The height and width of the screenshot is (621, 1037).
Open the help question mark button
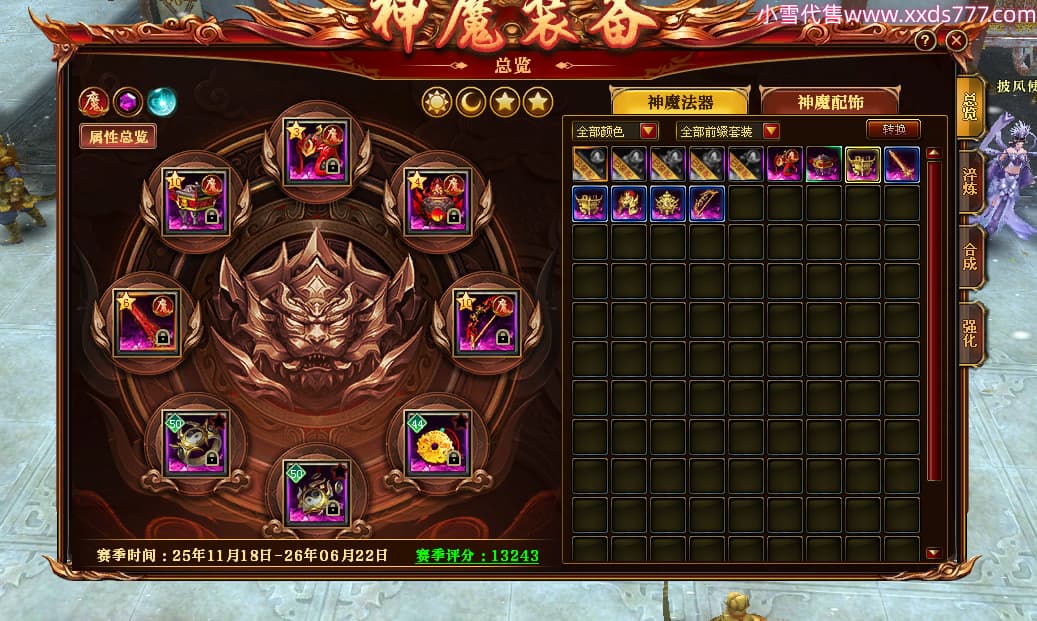(927, 40)
